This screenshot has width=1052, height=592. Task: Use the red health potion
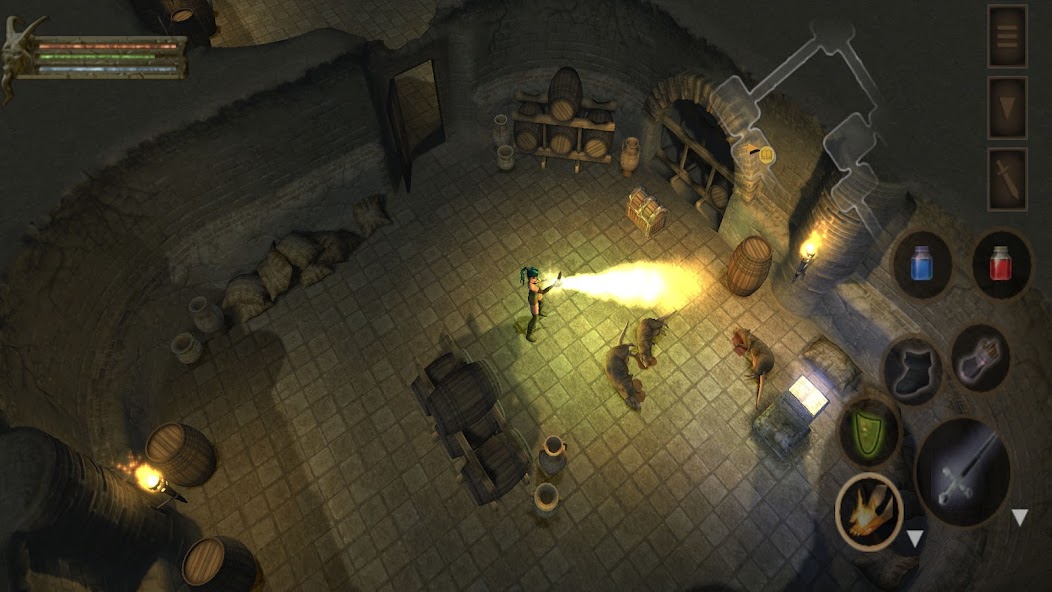[1001, 265]
